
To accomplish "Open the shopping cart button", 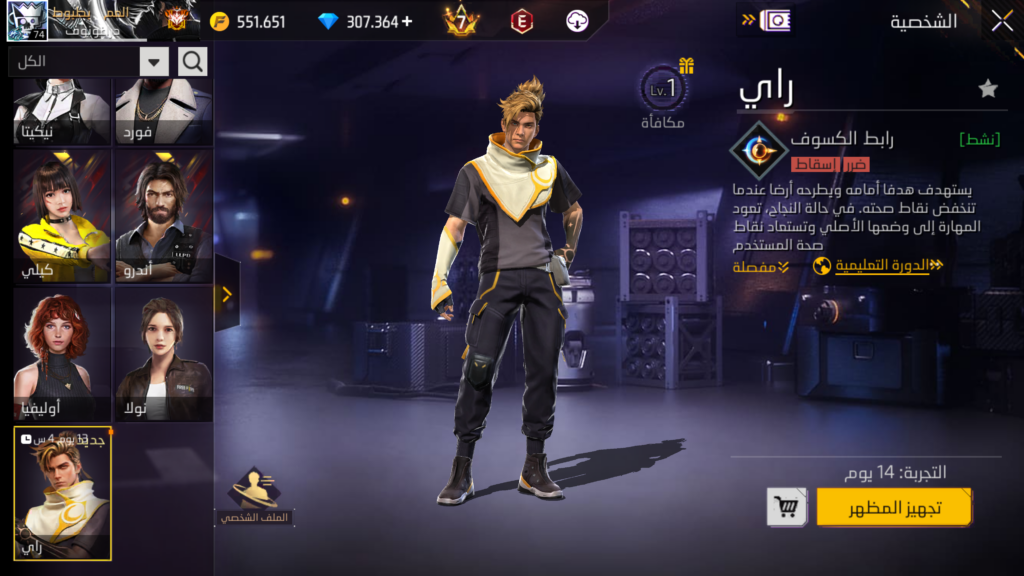I will point(787,507).
